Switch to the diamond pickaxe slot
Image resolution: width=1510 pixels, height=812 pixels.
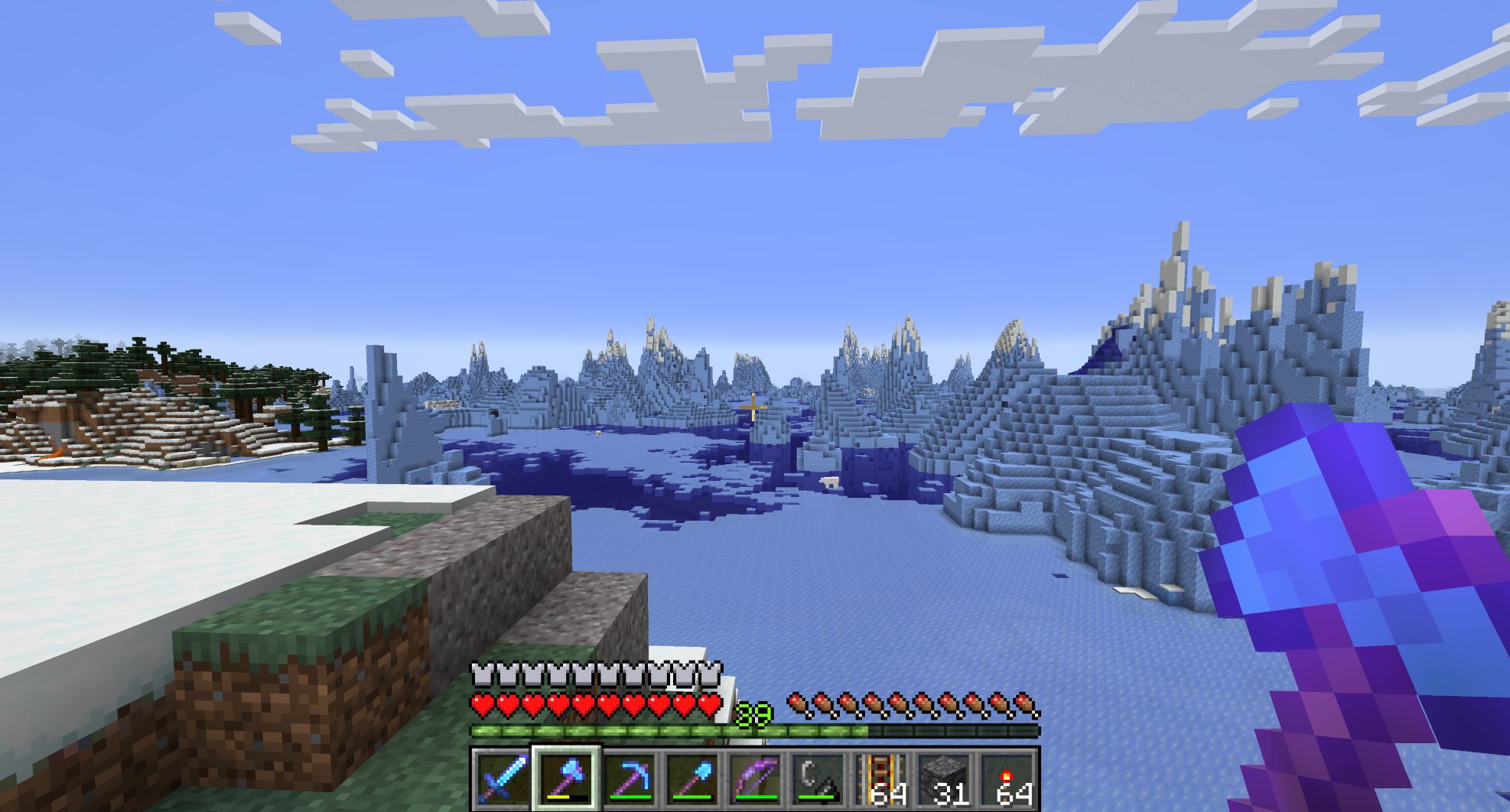[630, 779]
